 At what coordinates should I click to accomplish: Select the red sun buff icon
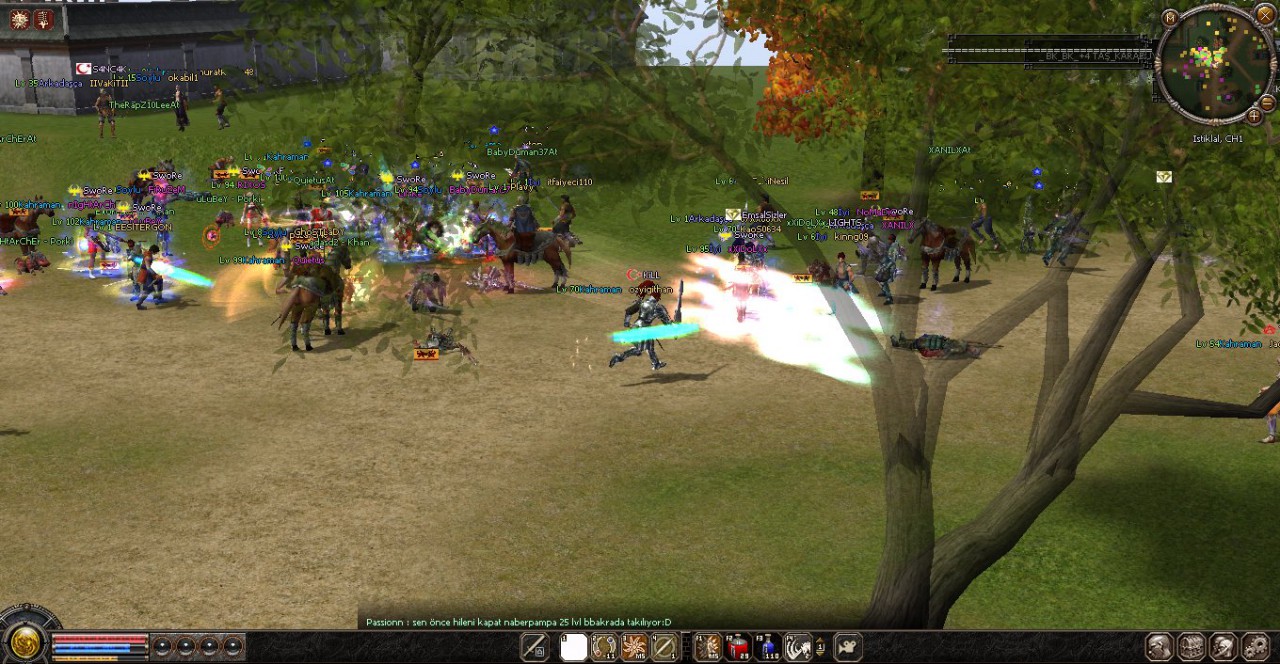point(20,19)
